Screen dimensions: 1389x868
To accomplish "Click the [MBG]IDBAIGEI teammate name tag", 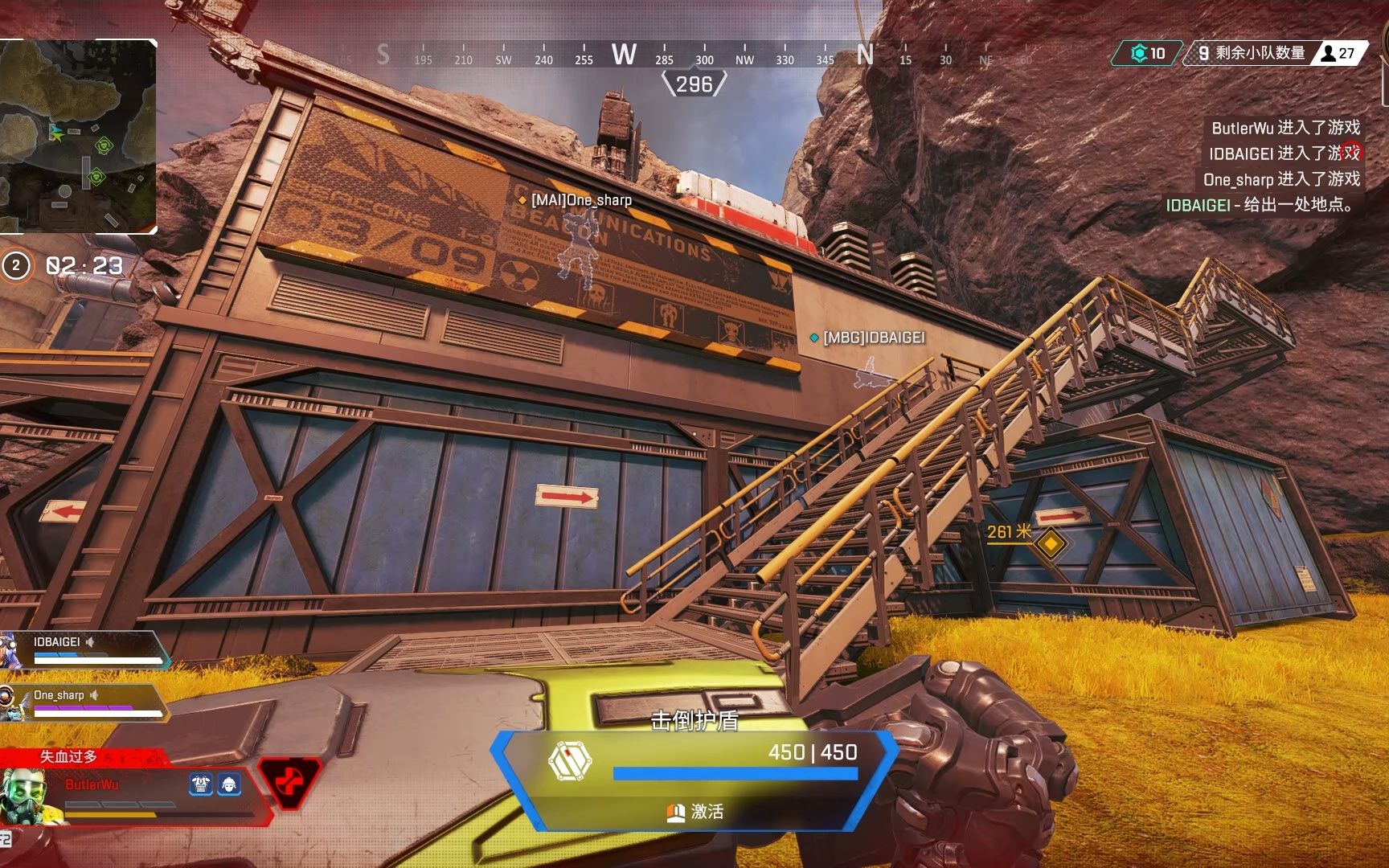I will pyautogui.click(x=873, y=338).
